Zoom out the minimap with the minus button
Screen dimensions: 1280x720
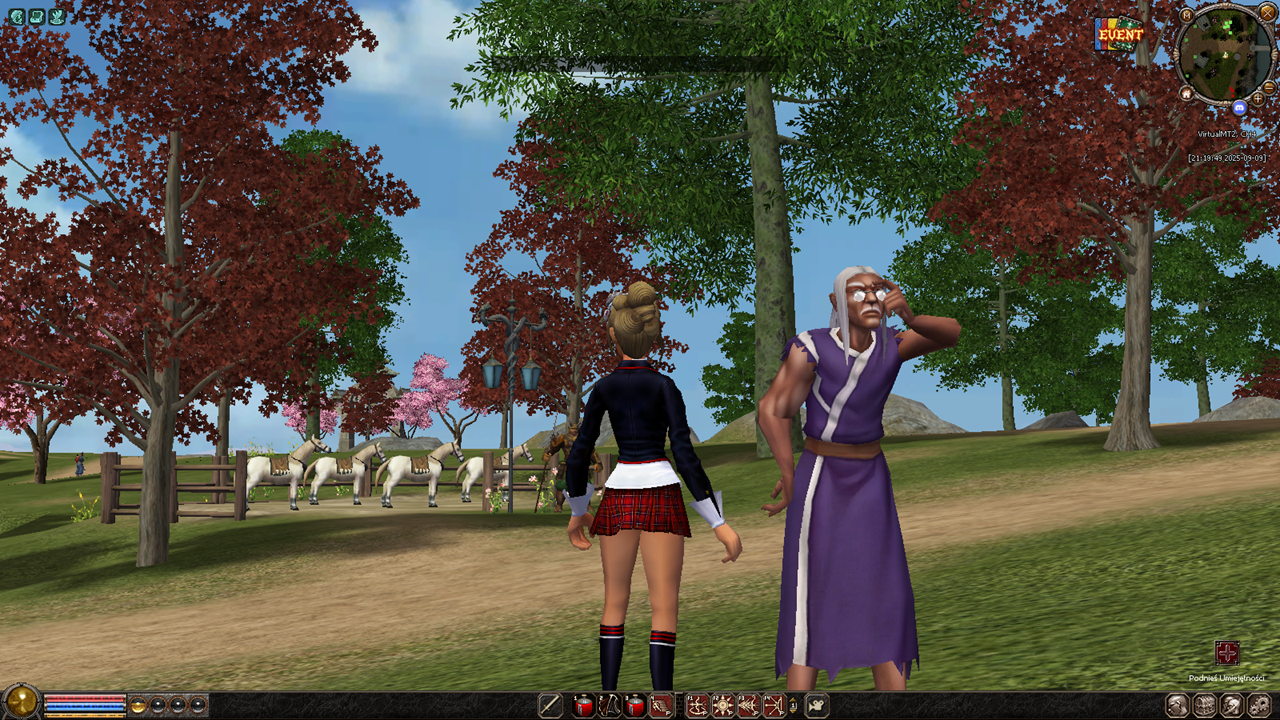point(1269,87)
